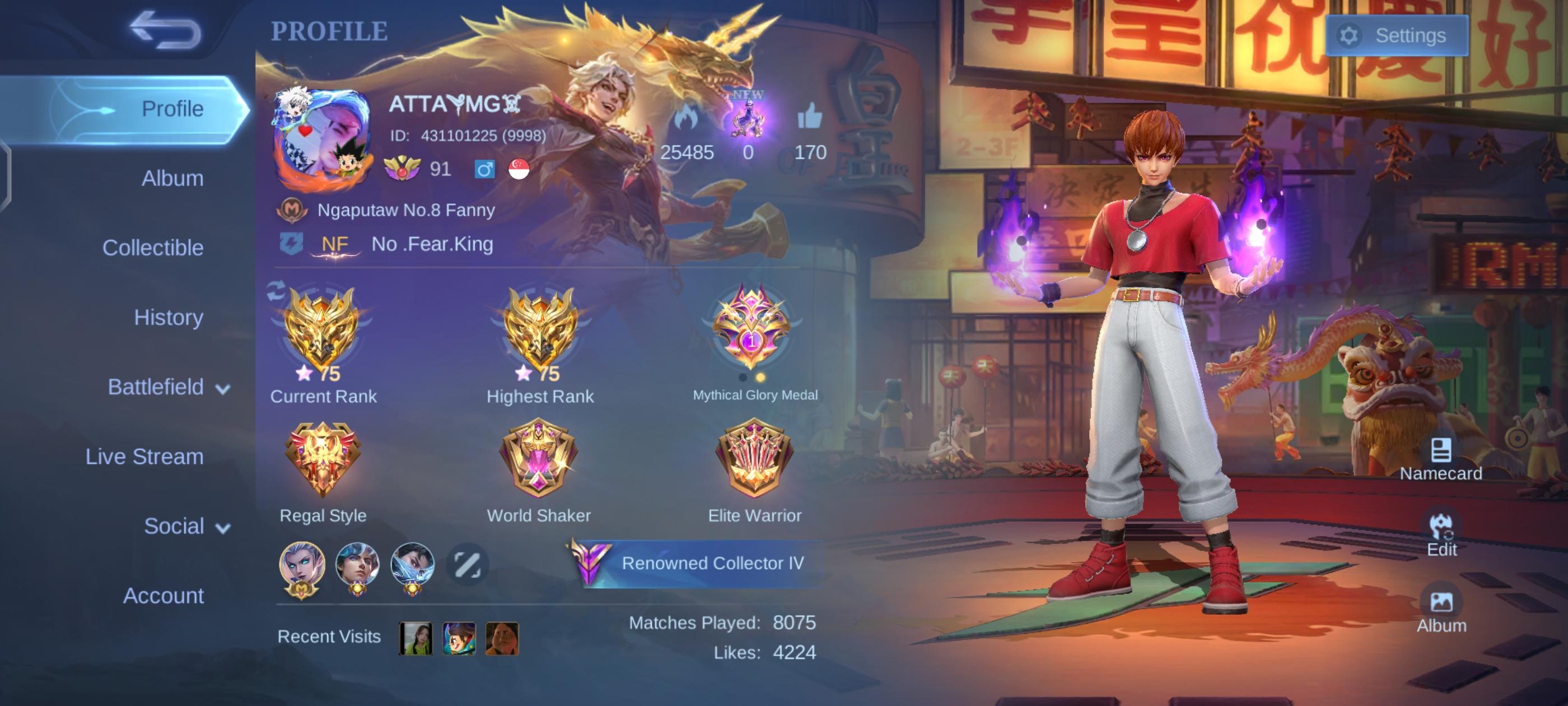
Task: Open the History tab
Action: click(169, 317)
